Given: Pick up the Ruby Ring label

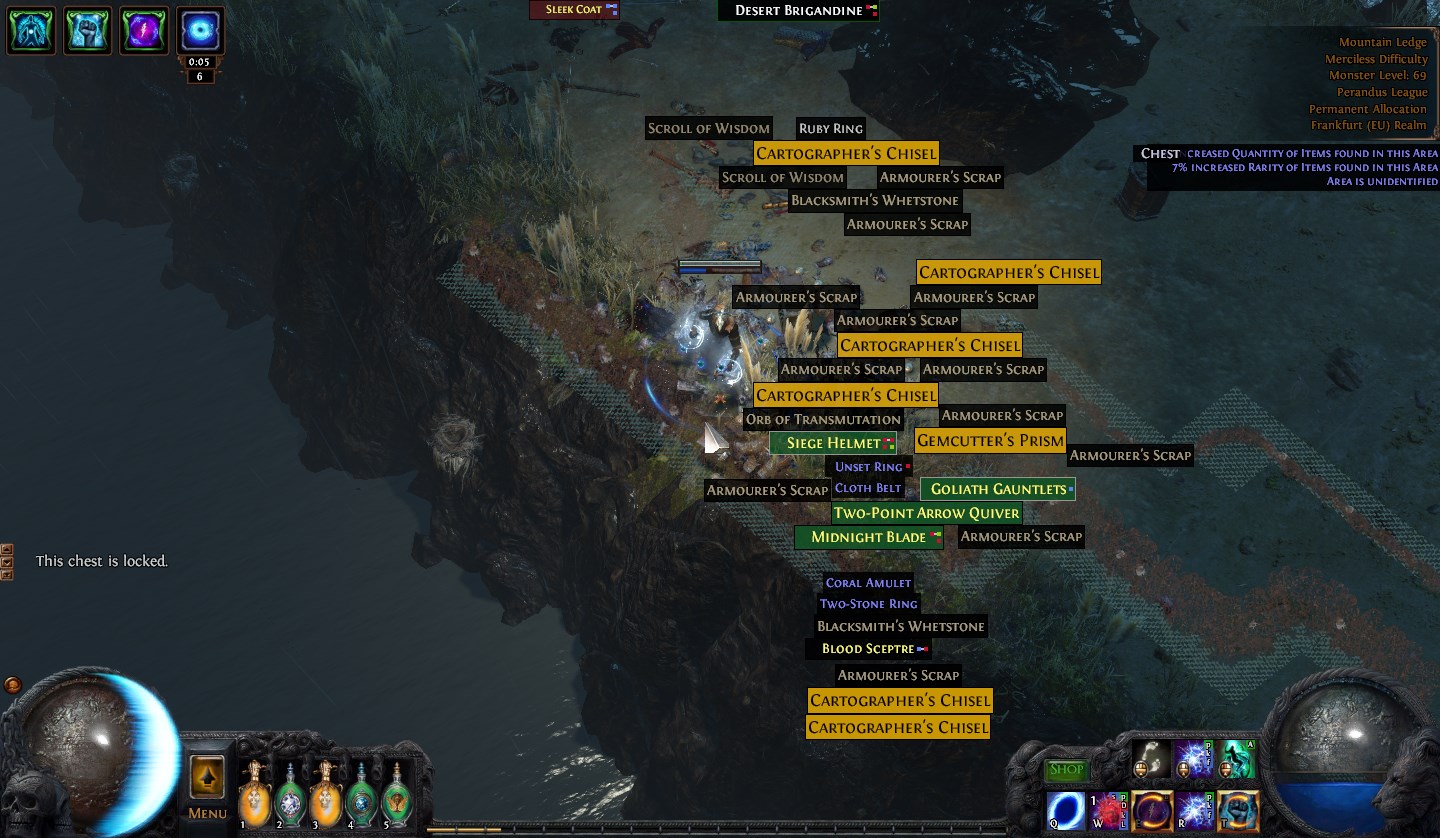Looking at the screenshot, I should [830, 129].
